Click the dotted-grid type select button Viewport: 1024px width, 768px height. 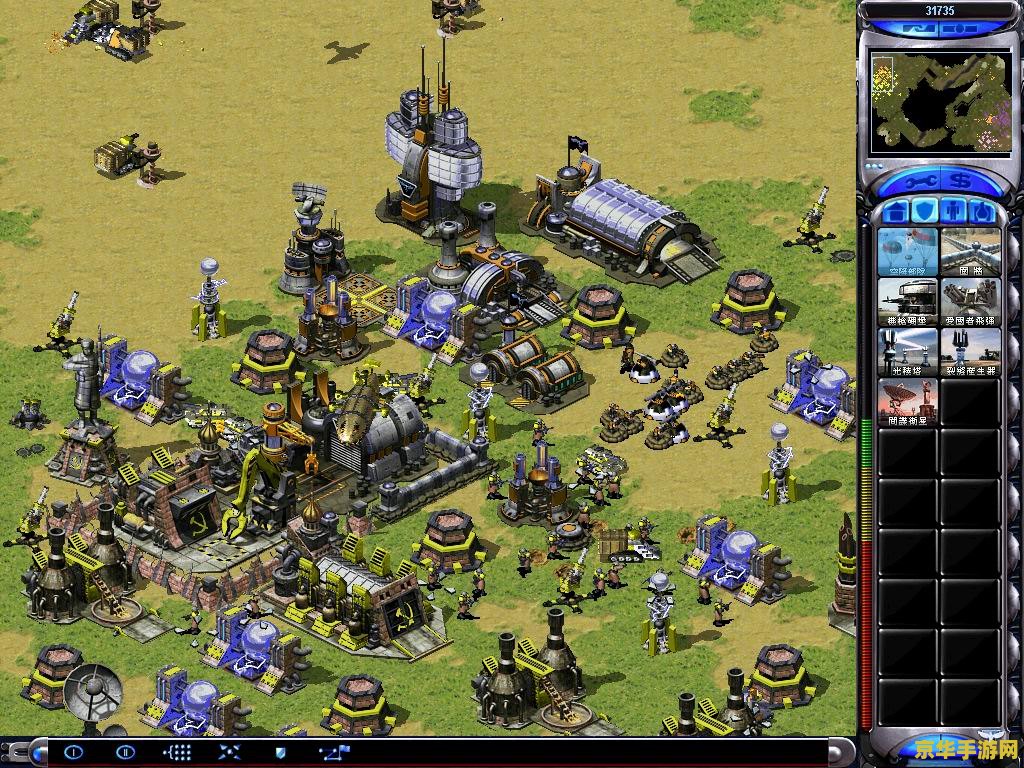(177, 752)
